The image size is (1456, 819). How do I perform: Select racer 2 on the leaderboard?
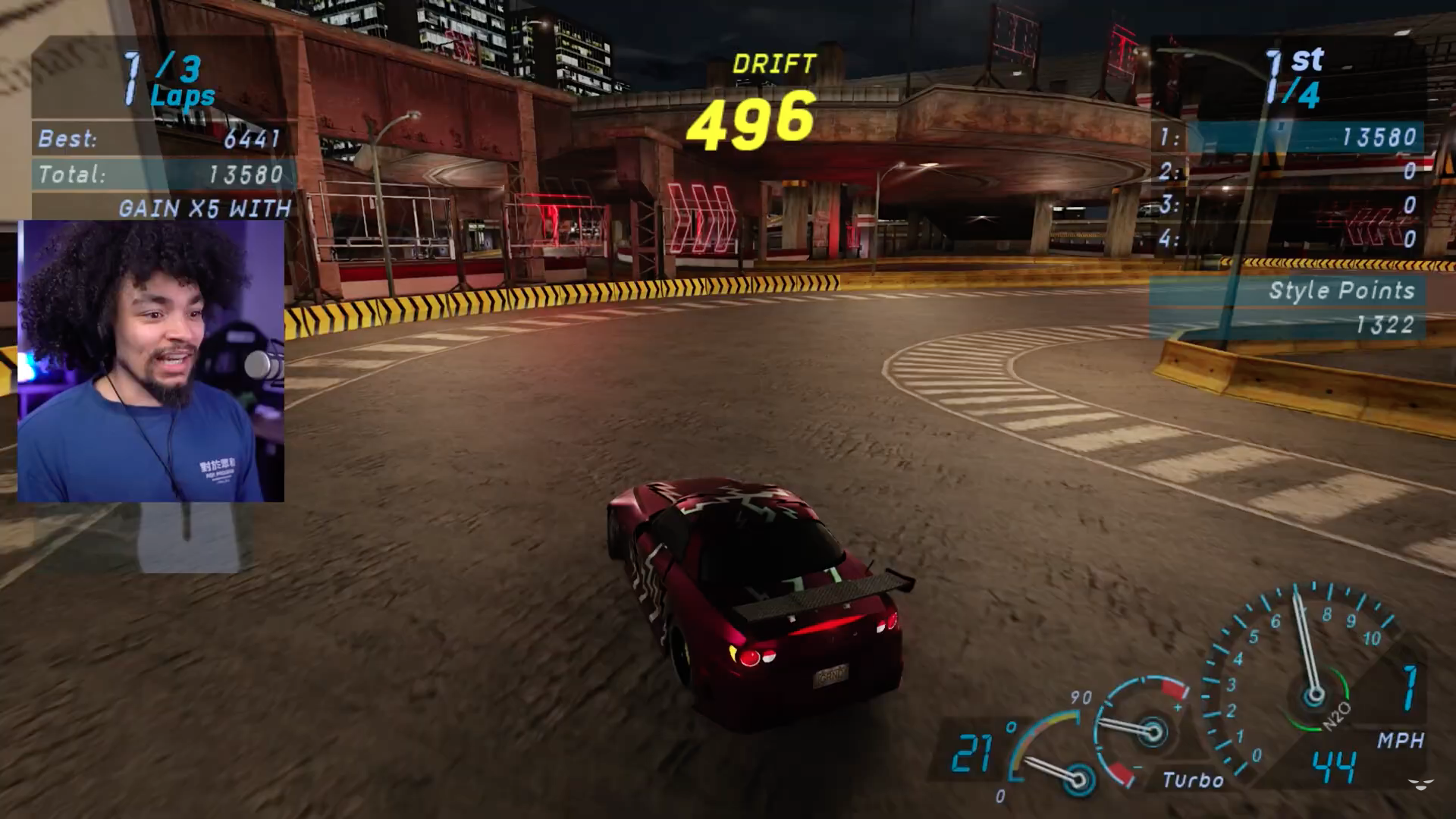[1289, 171]
